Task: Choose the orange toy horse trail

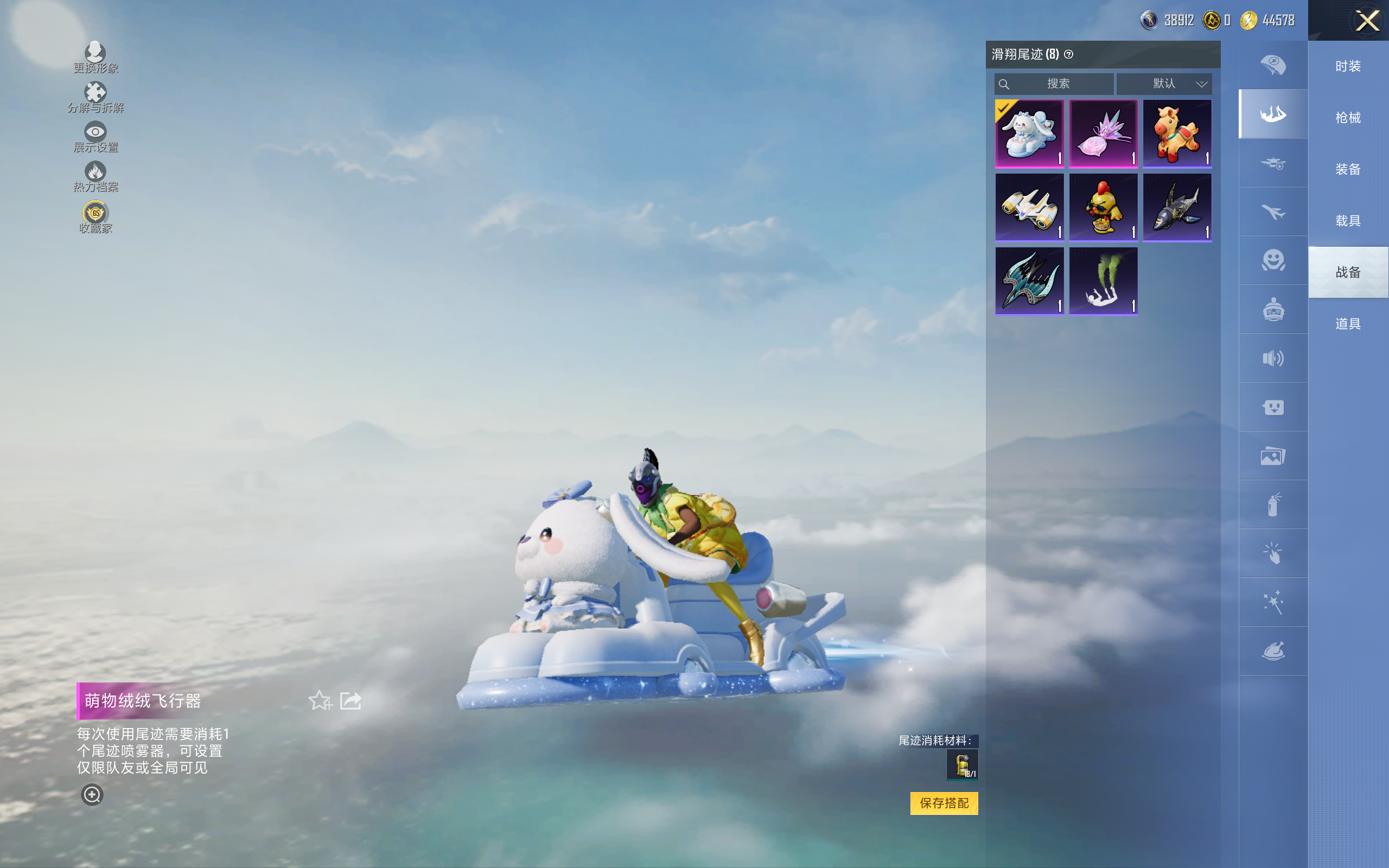Action: tap(1177, 133)
